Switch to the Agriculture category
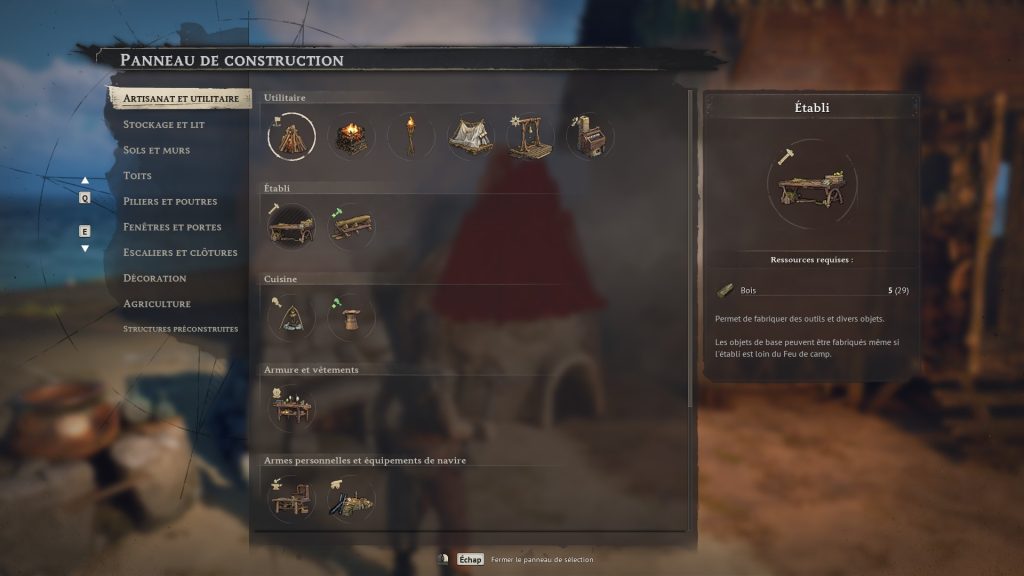 pos(157,303)
